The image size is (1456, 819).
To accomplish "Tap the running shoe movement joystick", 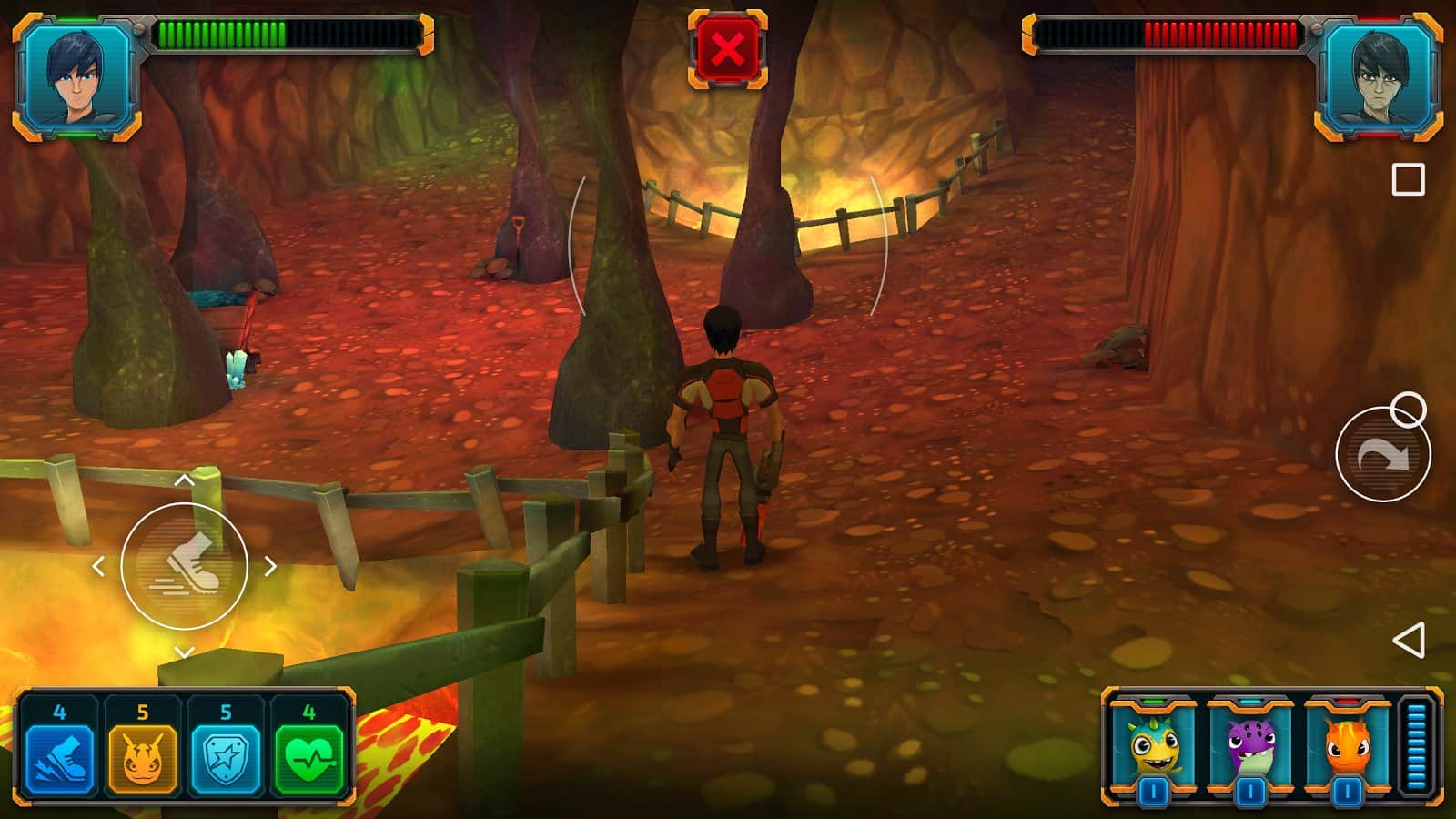I will coord(185,566).
